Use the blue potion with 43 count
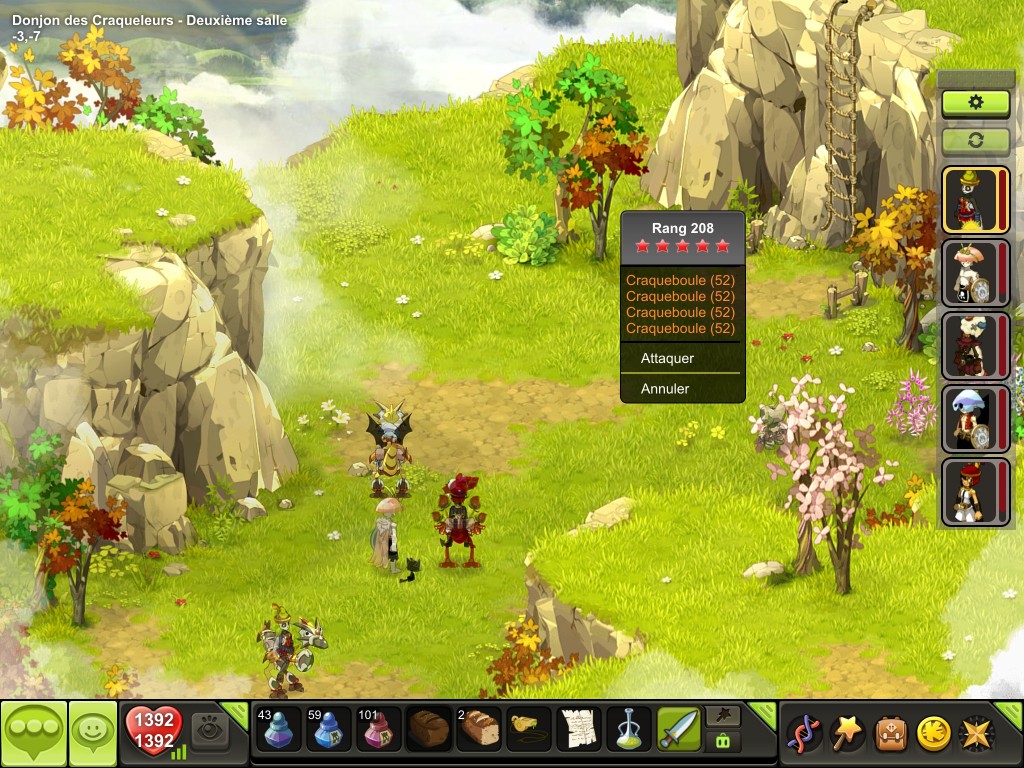Screen dimensions: 1024x768 point(277,729)
